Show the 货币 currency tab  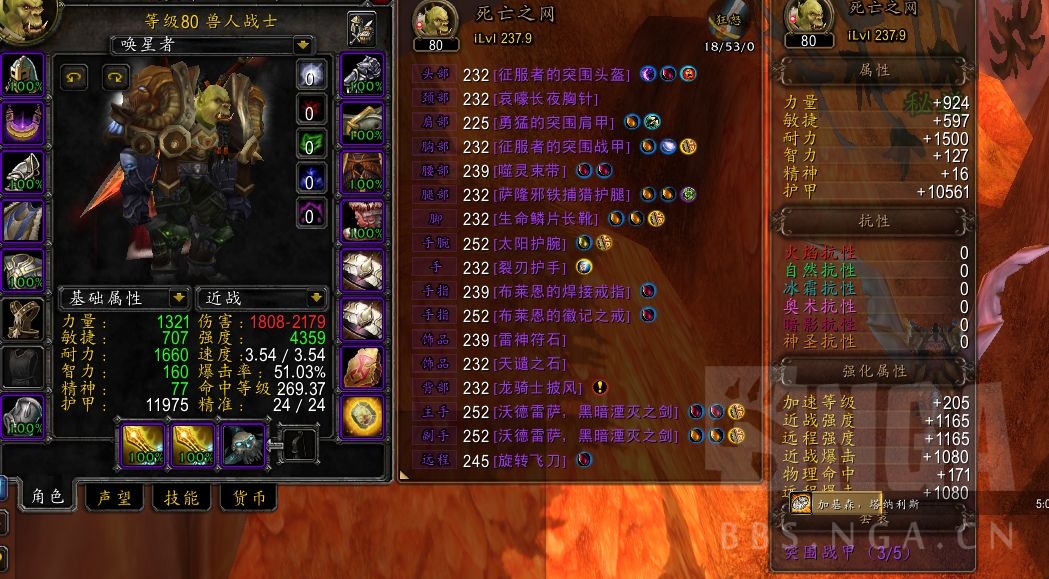(248, 497)
